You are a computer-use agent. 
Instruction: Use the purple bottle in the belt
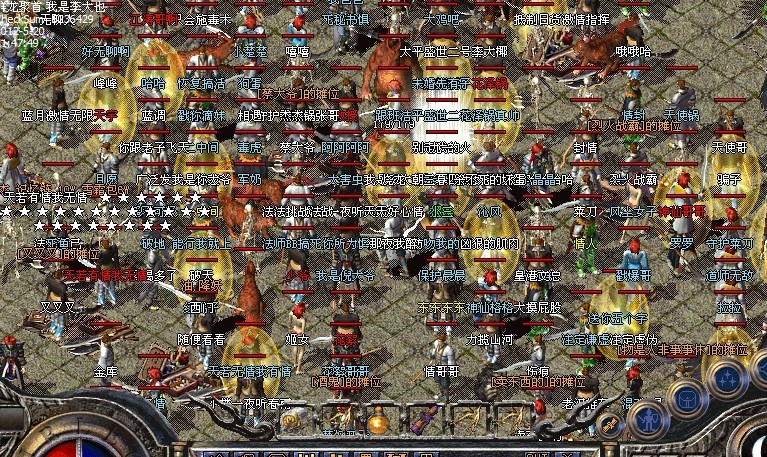coord(422,421)
